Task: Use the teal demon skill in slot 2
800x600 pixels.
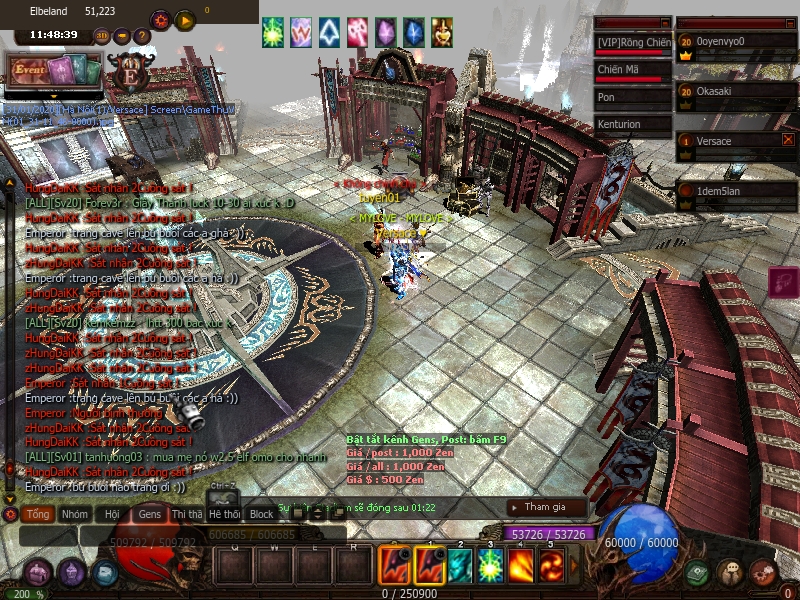Action: coord(460,566)
